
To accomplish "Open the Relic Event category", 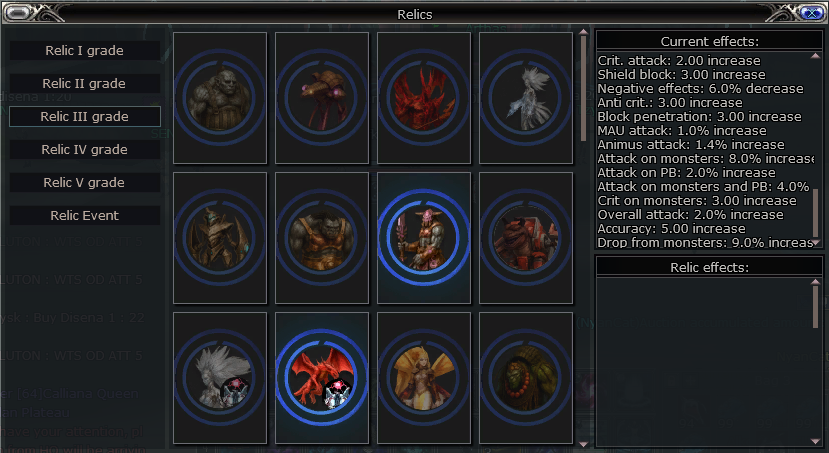I will pyautogui.click(x=85, y=215).
